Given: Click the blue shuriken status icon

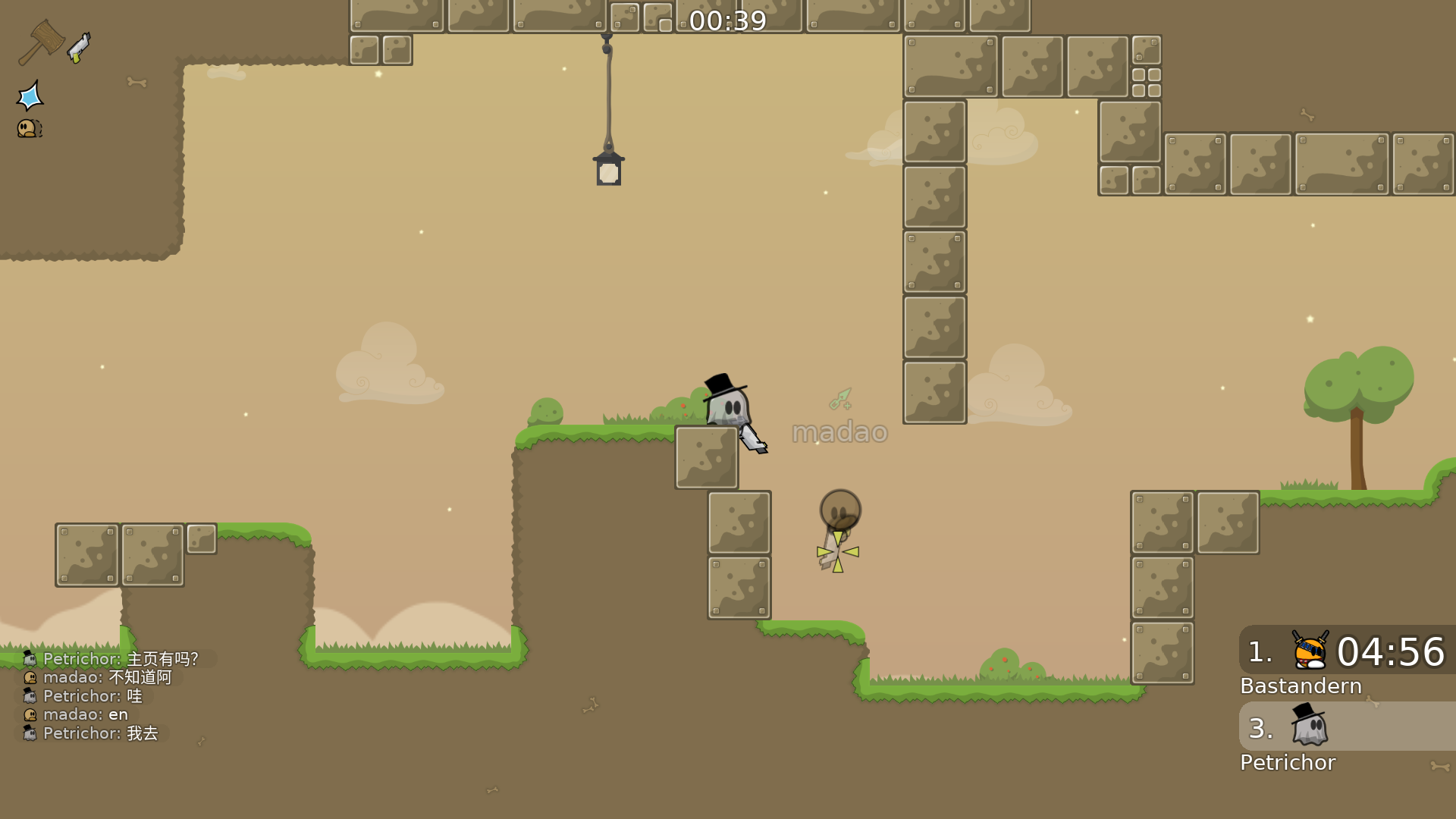Looking at the screenshot, I should point(30,96).
